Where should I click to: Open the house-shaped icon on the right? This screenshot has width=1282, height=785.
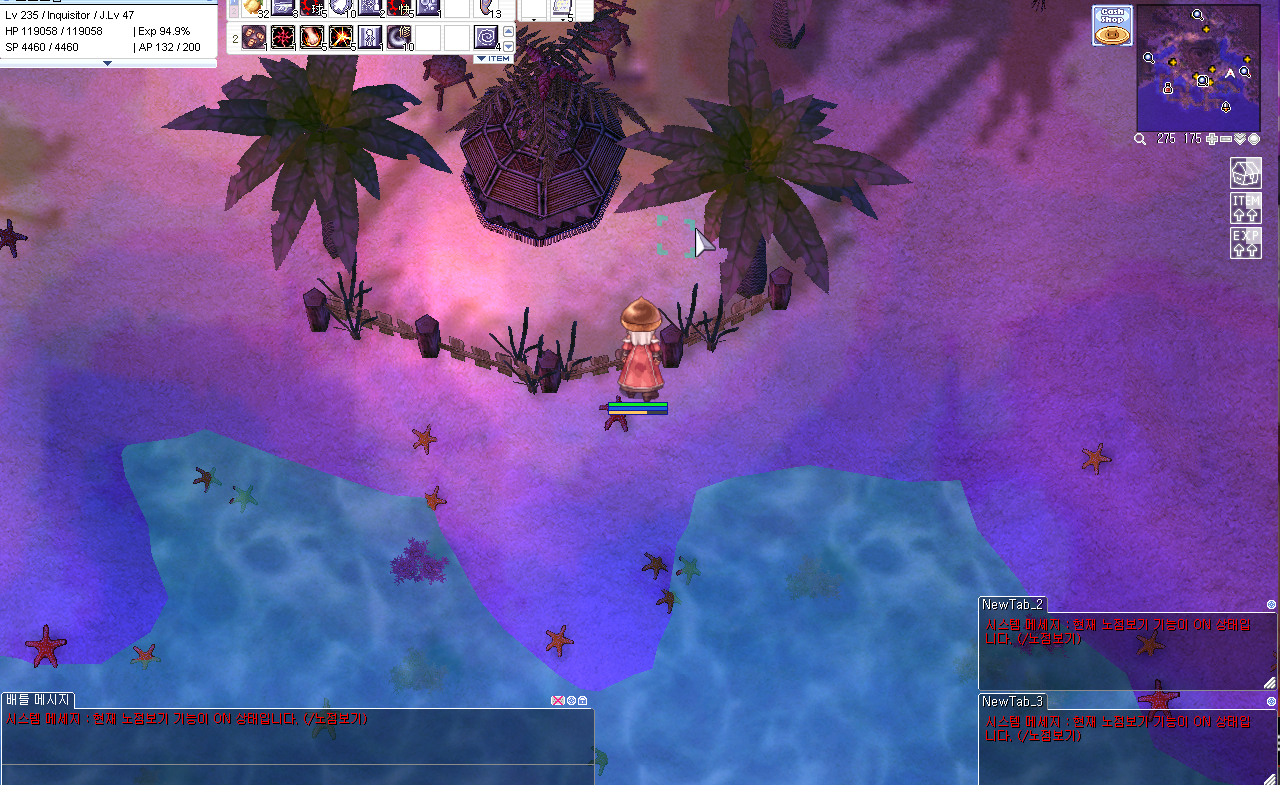[x=1245, y=172]
